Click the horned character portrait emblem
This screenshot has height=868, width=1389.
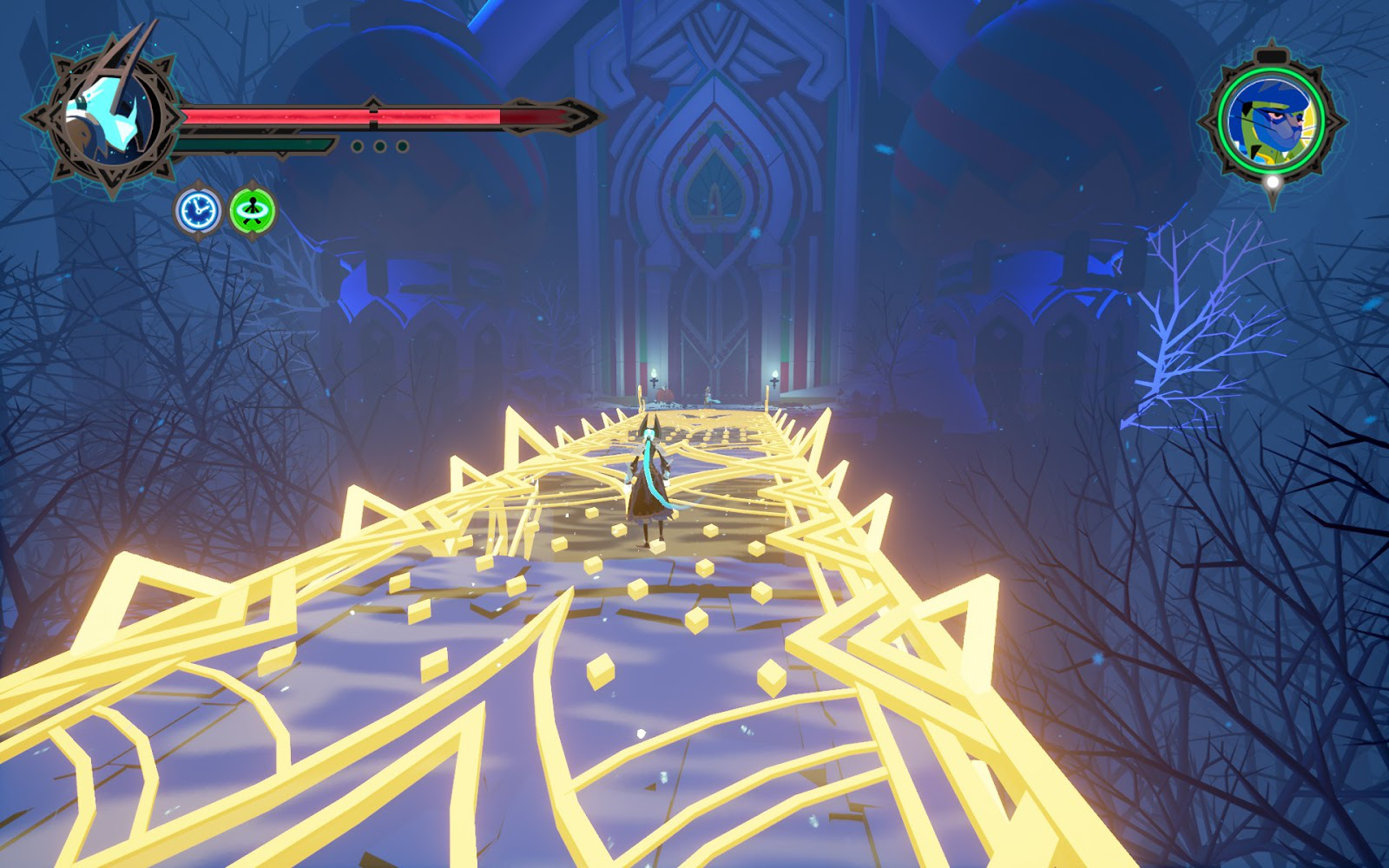point(110,115)
